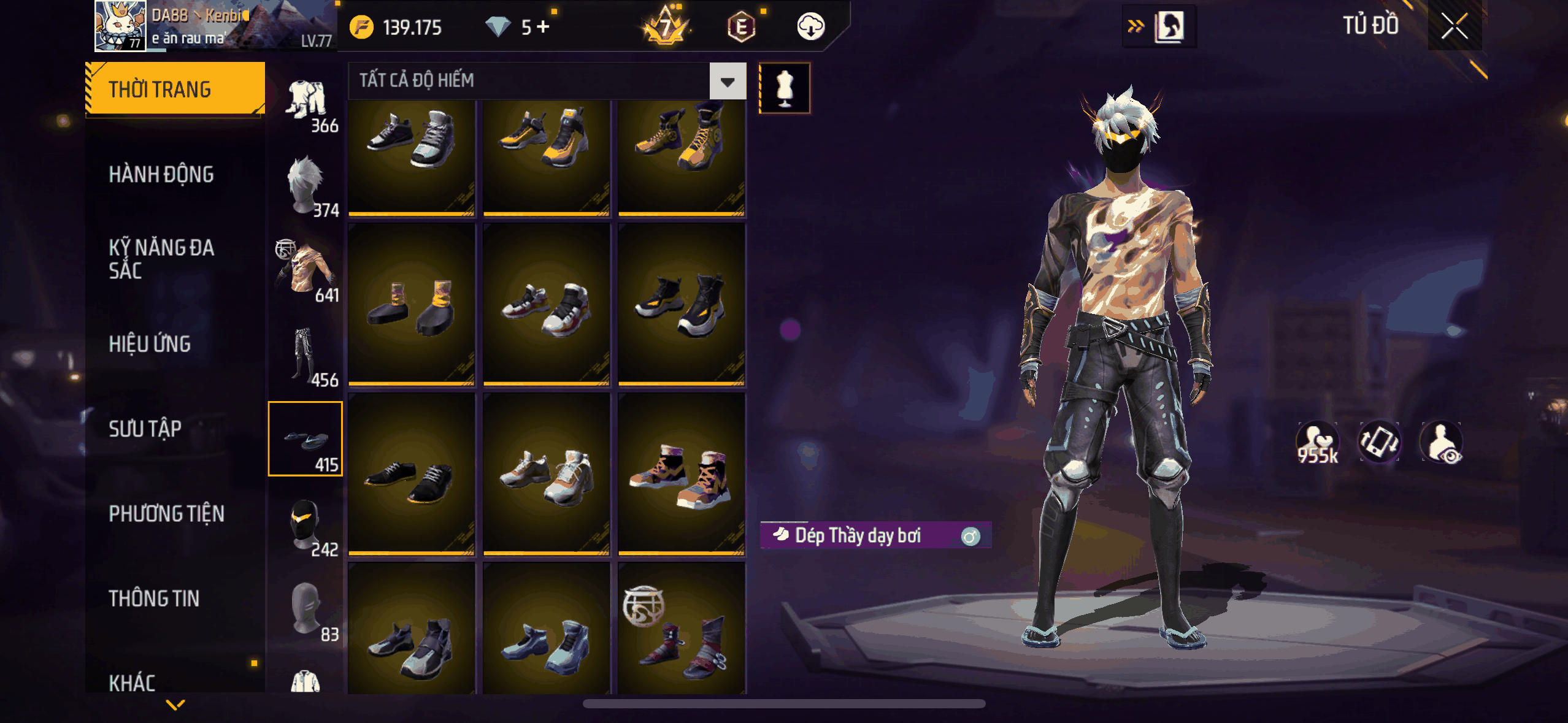
Task: Switch to Kỹ Năng Đa Sắc section
Action: (161, 259)
